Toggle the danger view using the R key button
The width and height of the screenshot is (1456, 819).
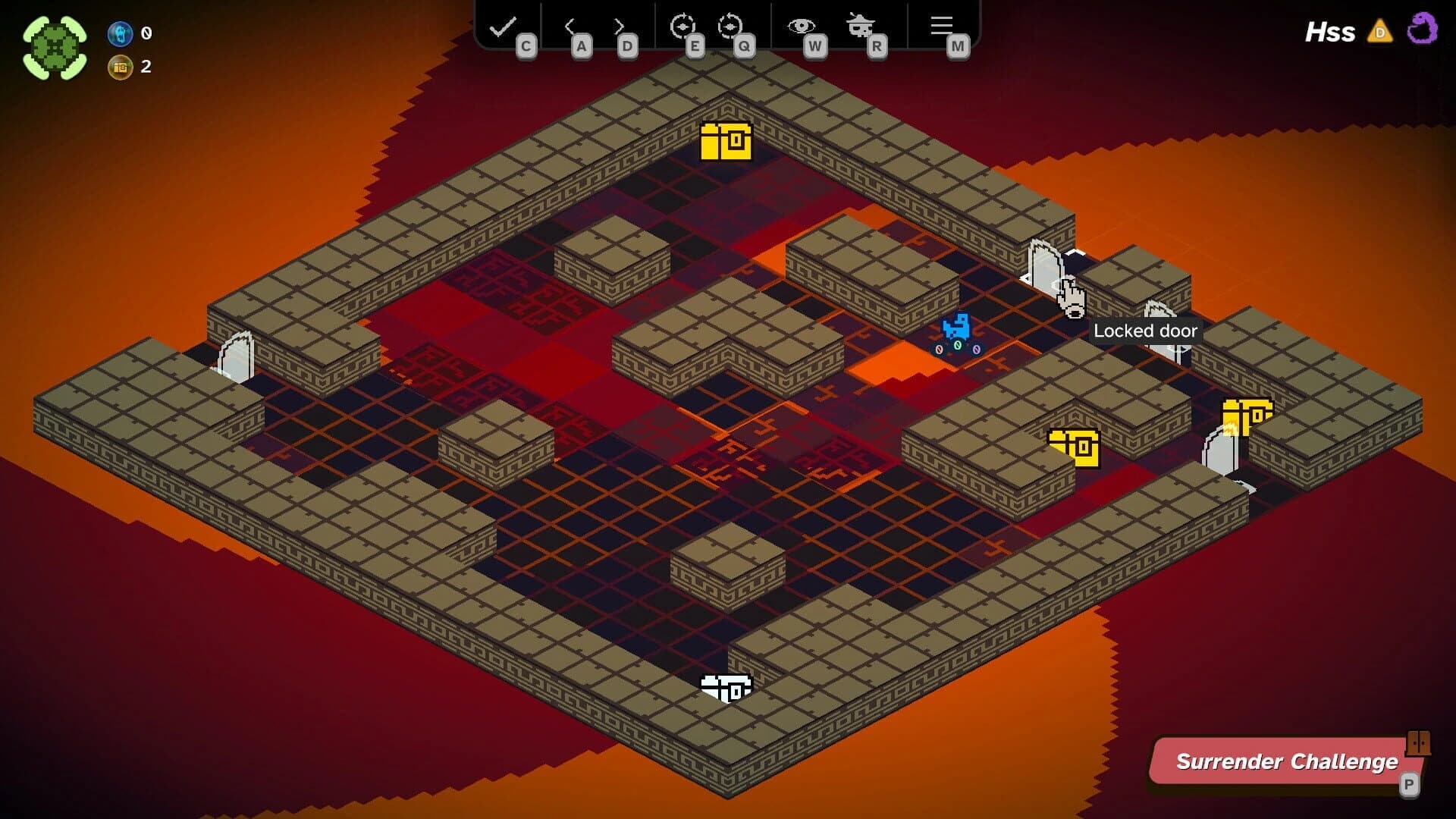point(877,45)
